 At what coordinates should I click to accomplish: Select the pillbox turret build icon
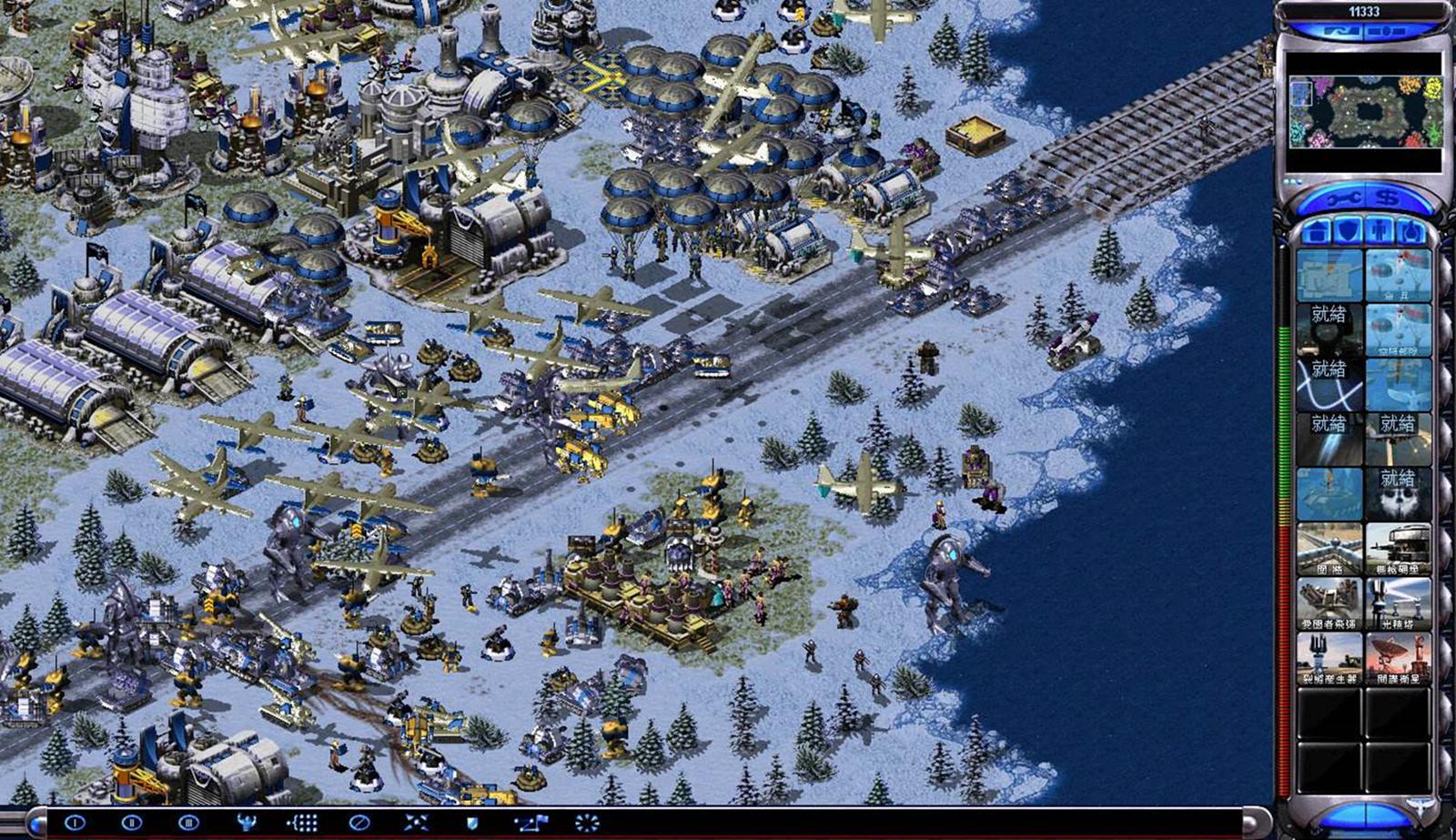click(1397, 549)
